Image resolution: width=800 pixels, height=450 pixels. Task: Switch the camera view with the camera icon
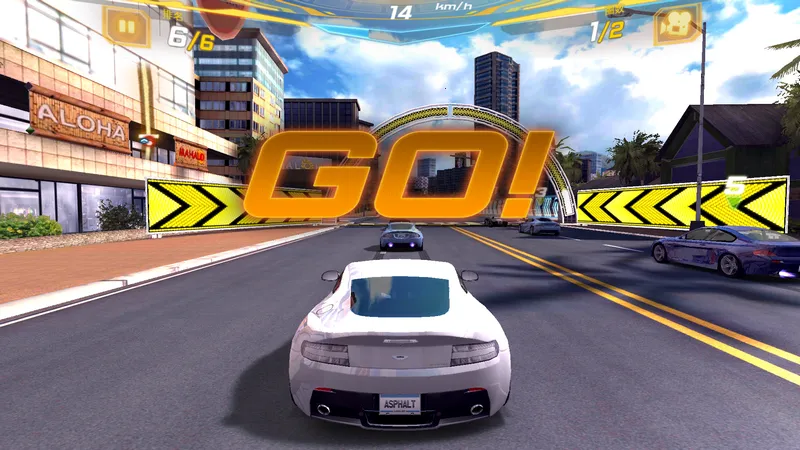coord(675,24)
